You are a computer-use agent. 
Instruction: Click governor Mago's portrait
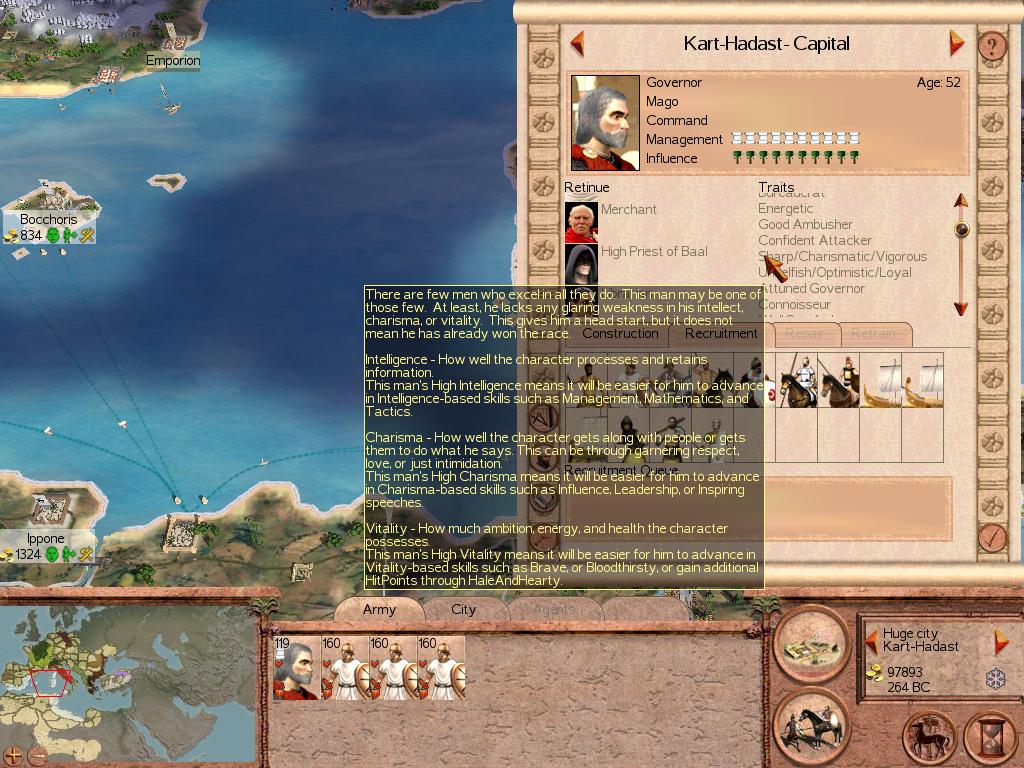coord(605,123)
